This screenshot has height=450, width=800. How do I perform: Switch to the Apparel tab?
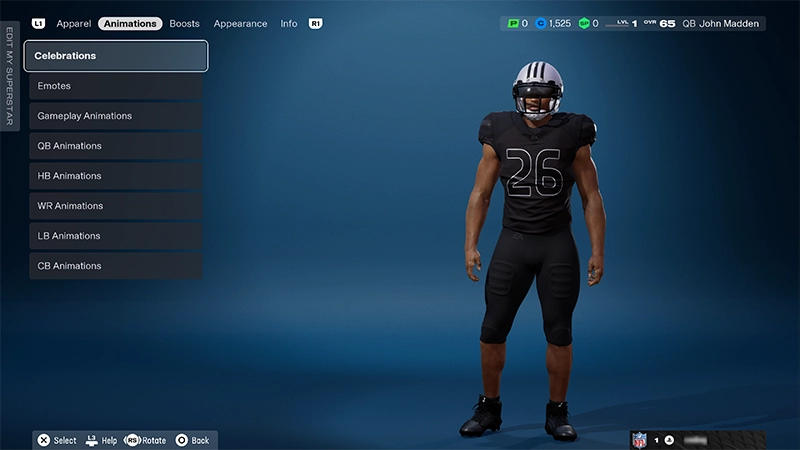74,23
